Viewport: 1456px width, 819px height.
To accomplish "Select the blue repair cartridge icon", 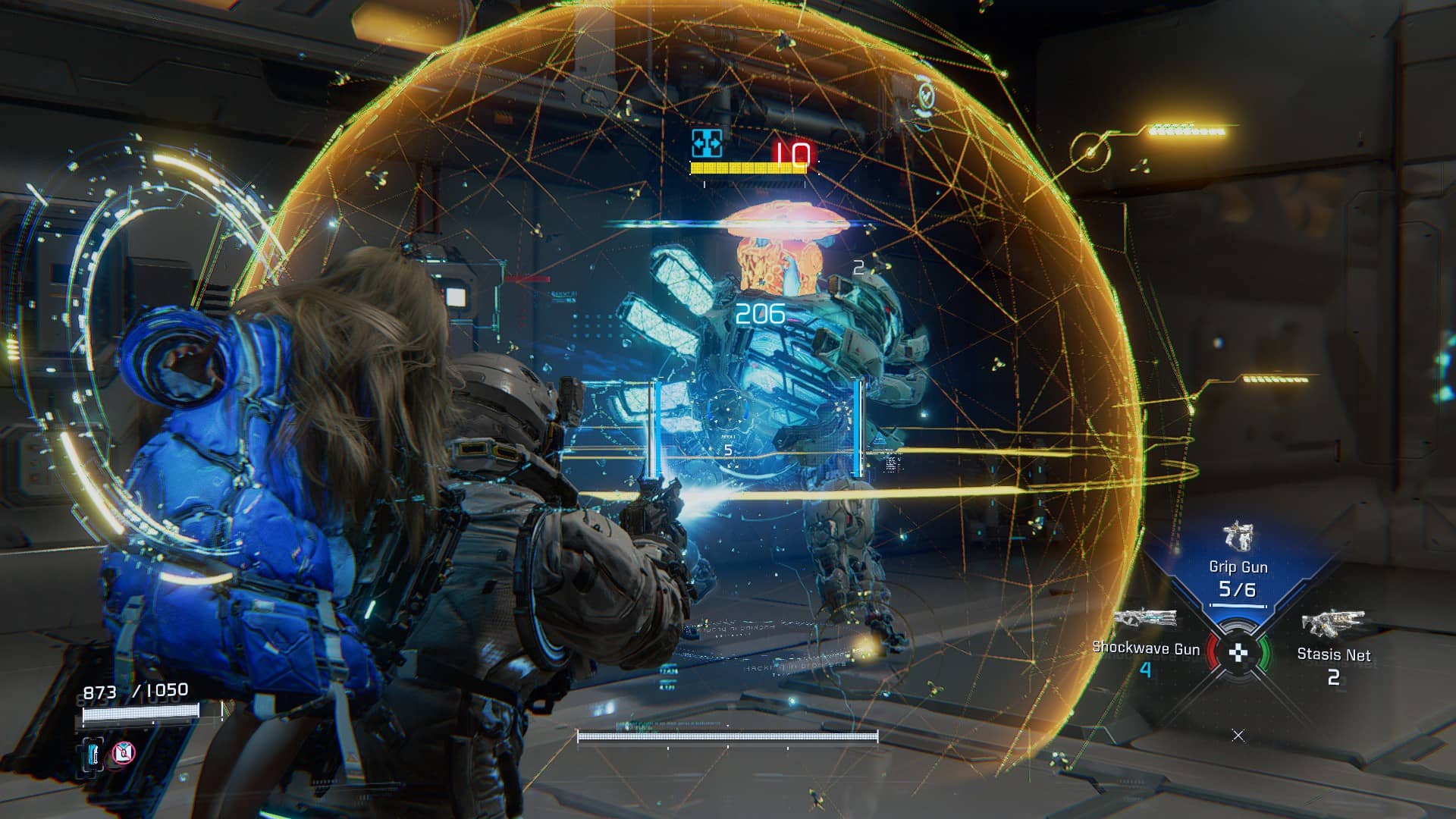I will point(93,754).
